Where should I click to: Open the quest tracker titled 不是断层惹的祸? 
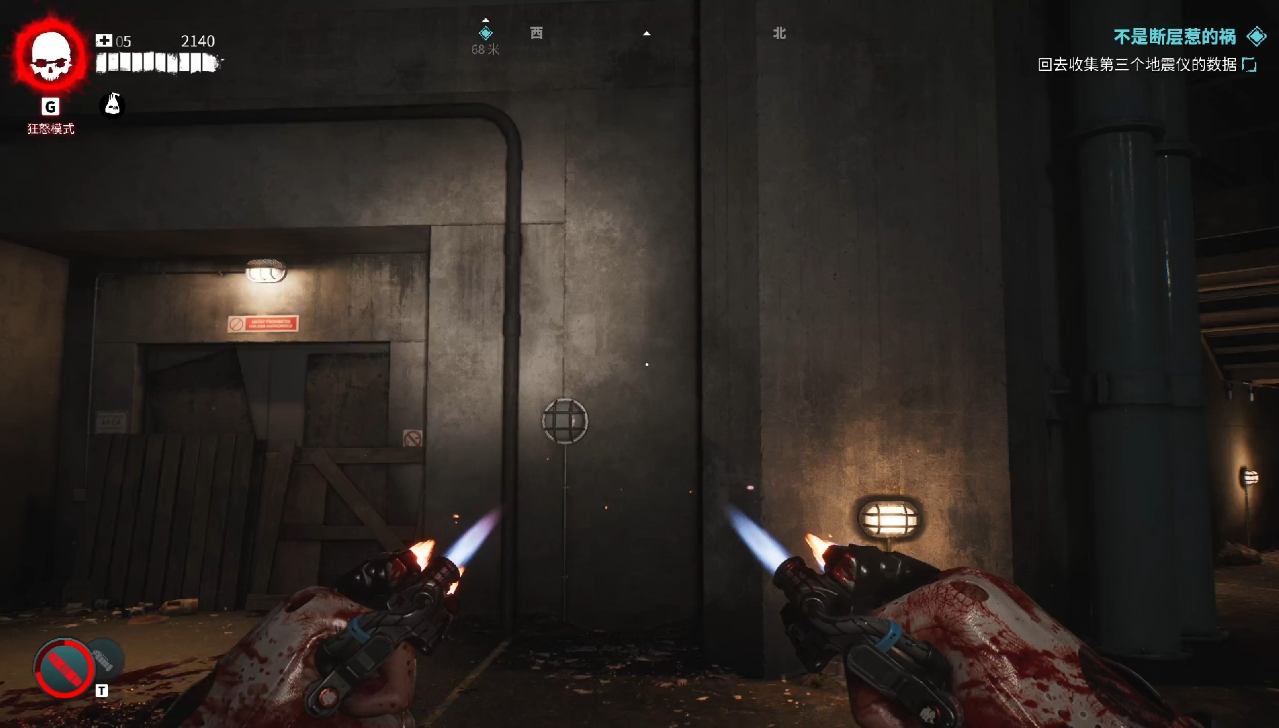point(1175,37)
